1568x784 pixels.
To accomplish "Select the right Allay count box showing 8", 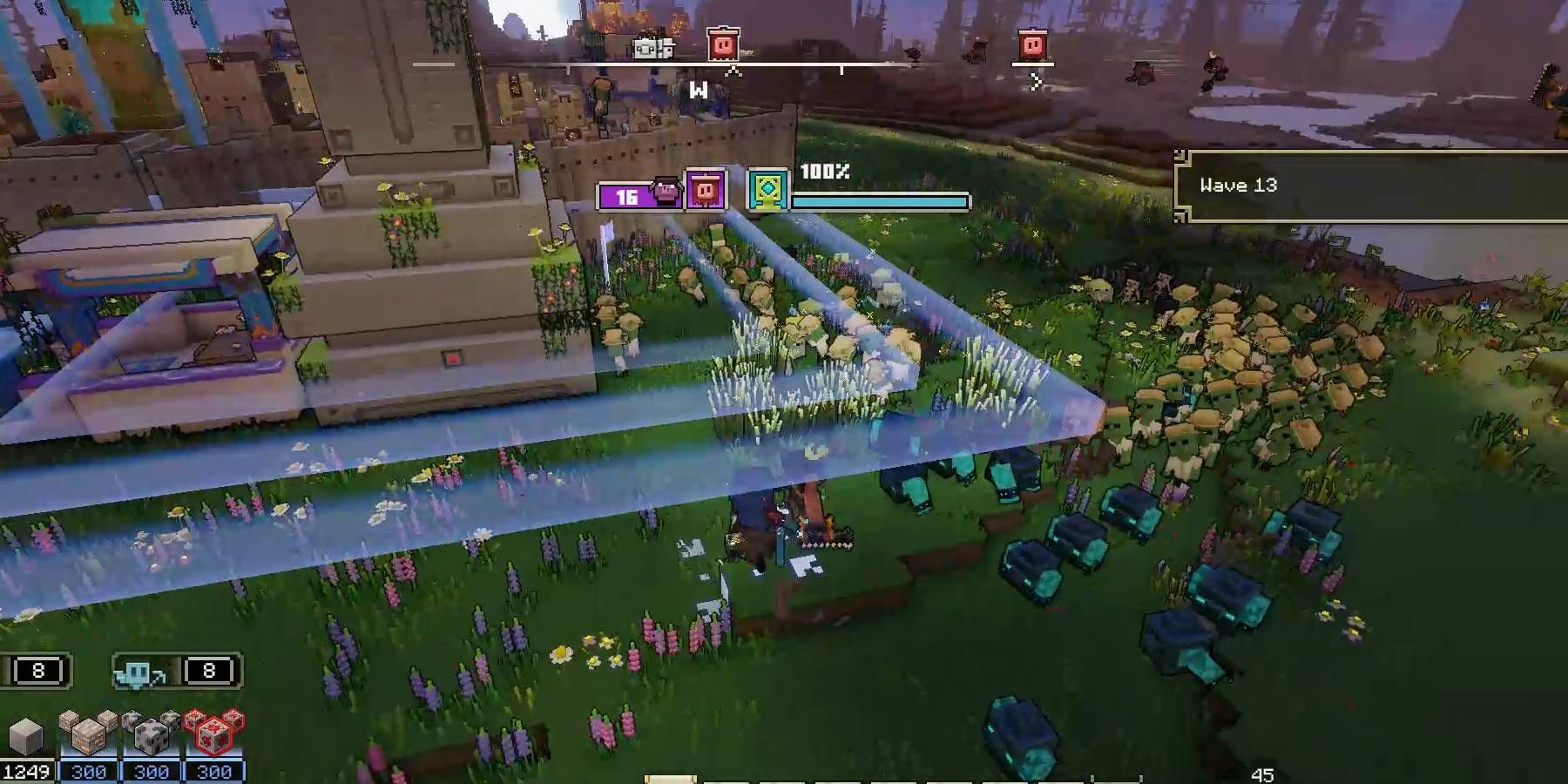I will (209, 670).
